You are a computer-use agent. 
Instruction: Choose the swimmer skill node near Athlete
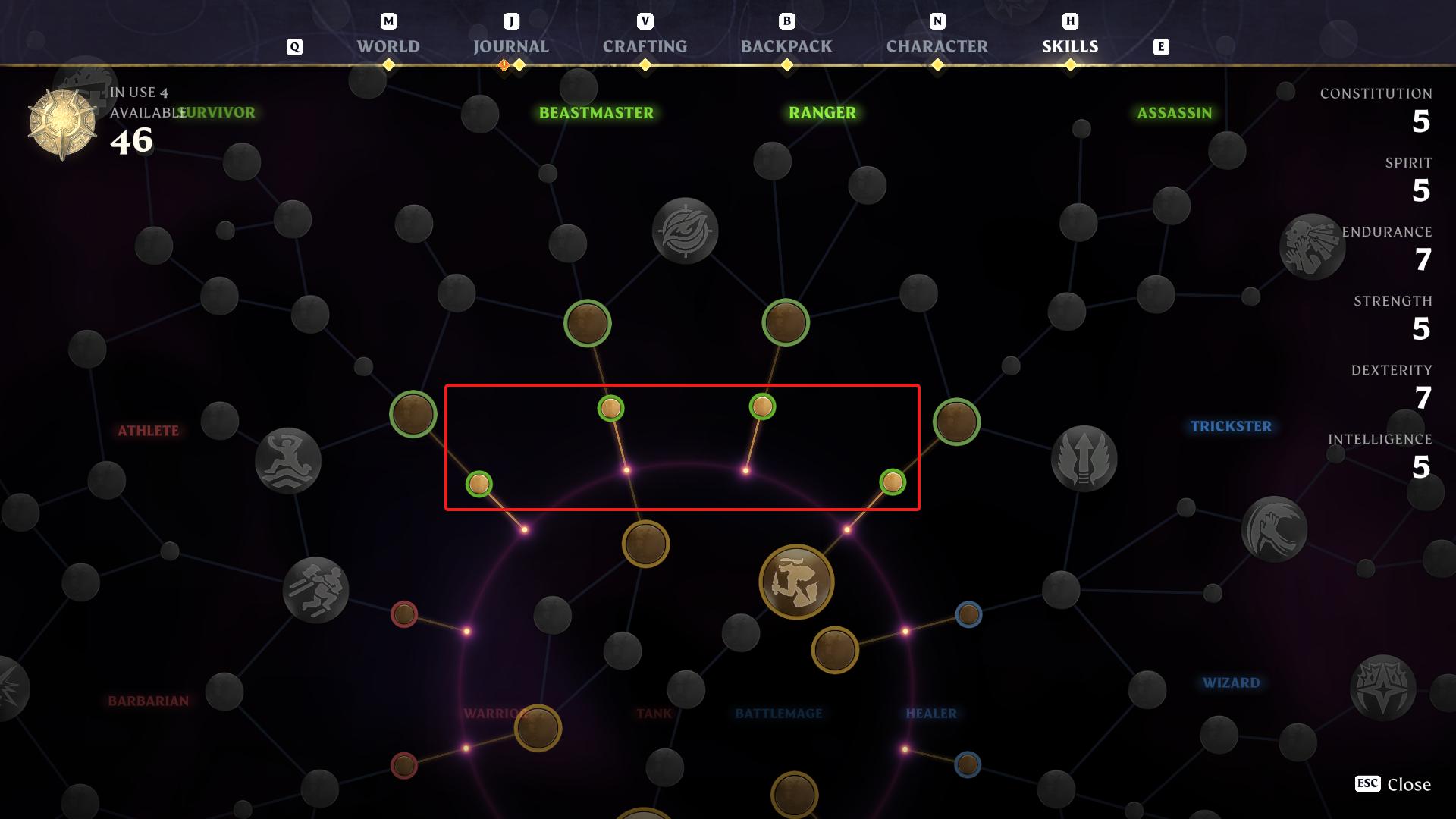coord(288,461)
